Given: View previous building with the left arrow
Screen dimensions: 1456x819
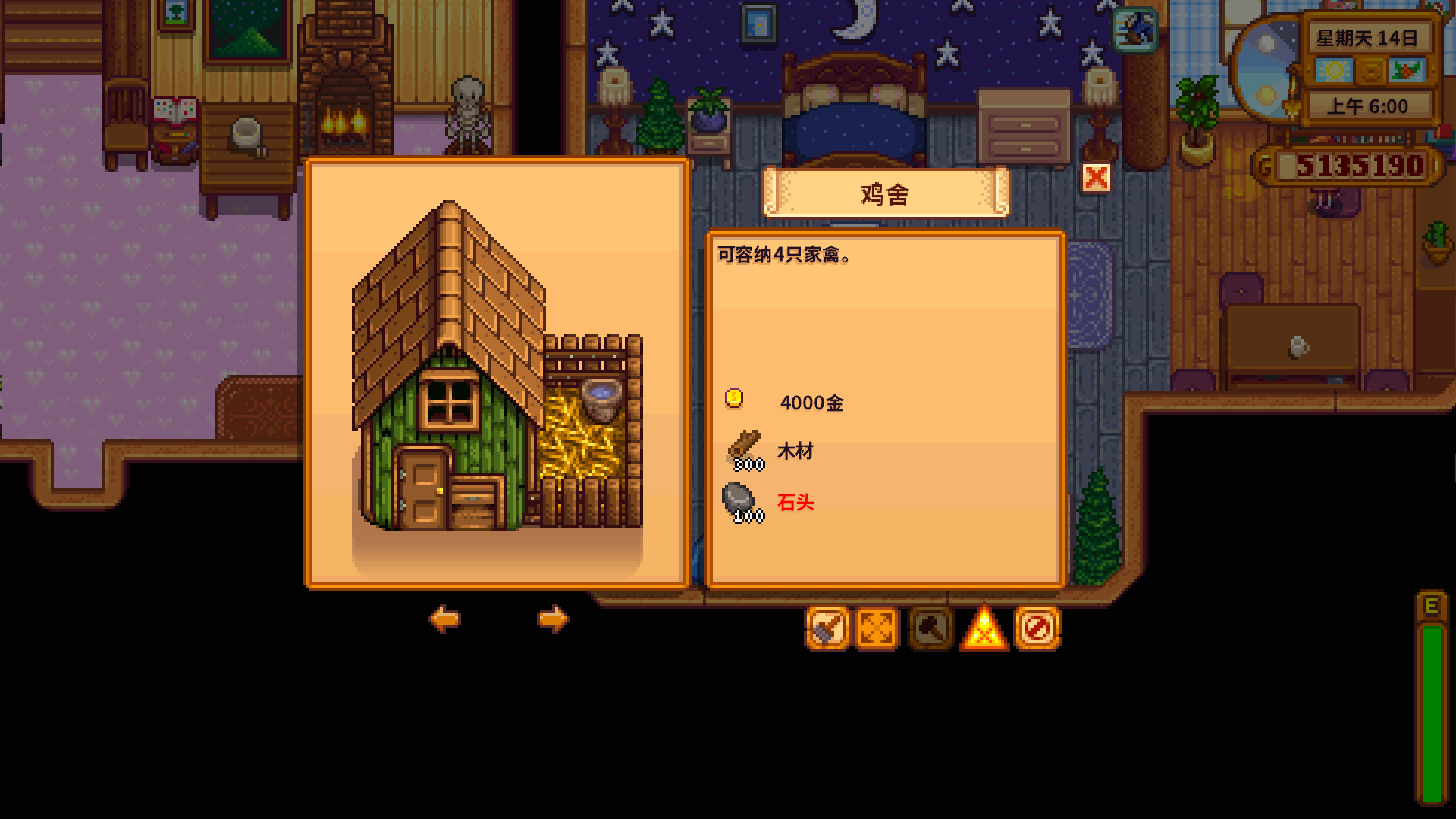Looking at the screenshot, I should 444,620.
